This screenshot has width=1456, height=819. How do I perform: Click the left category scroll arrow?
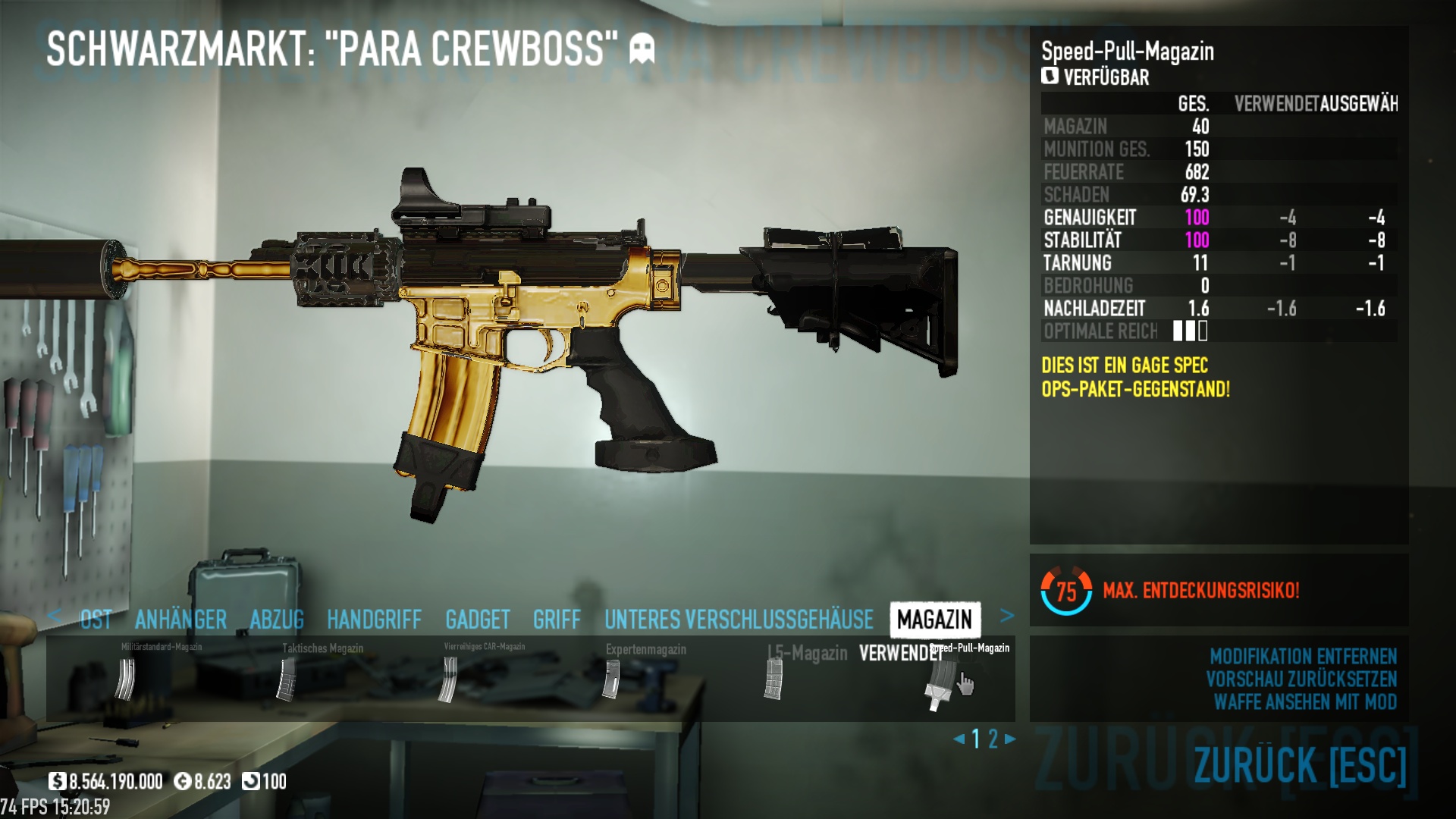coord(54,616)
